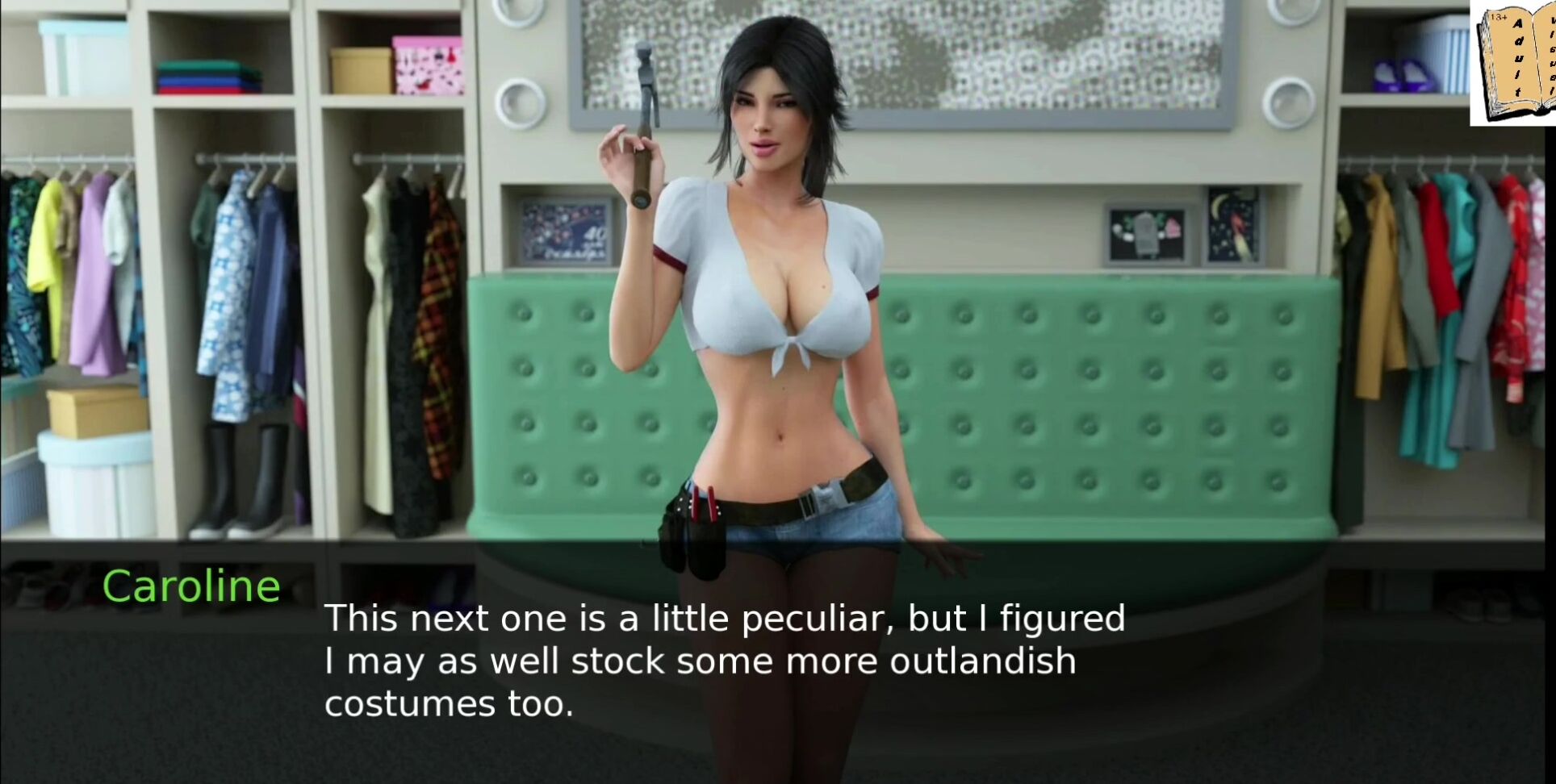Click the Caroline name label in the dialogue box
This screenshot has height=784, width=1556.
coord(192,584)
